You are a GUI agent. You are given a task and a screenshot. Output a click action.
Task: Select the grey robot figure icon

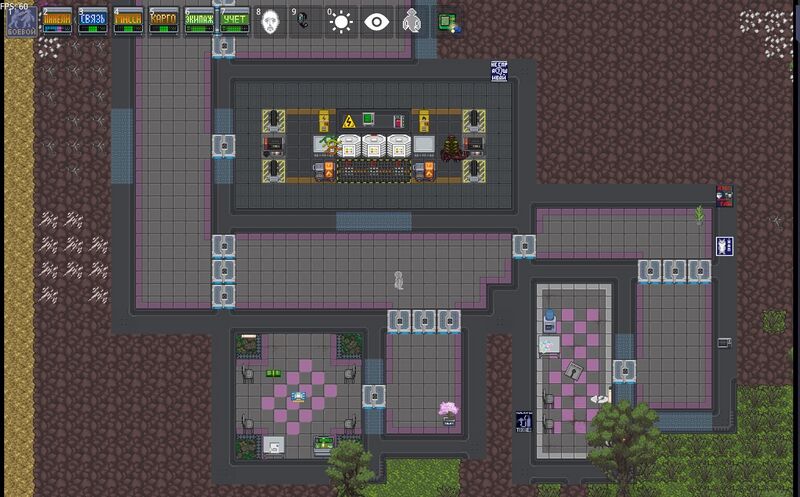(x=411, y=21)
